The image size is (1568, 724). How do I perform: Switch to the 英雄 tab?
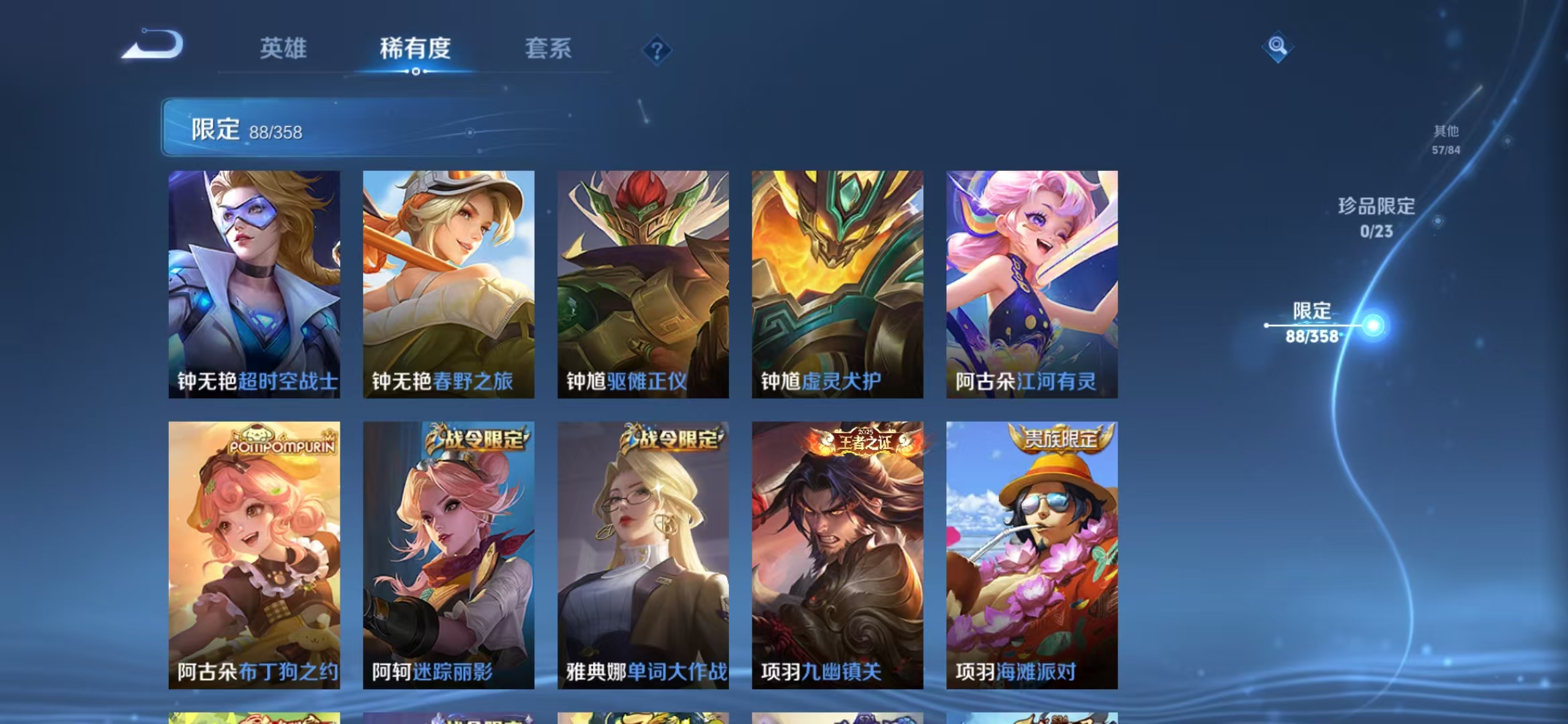point(284,48)
